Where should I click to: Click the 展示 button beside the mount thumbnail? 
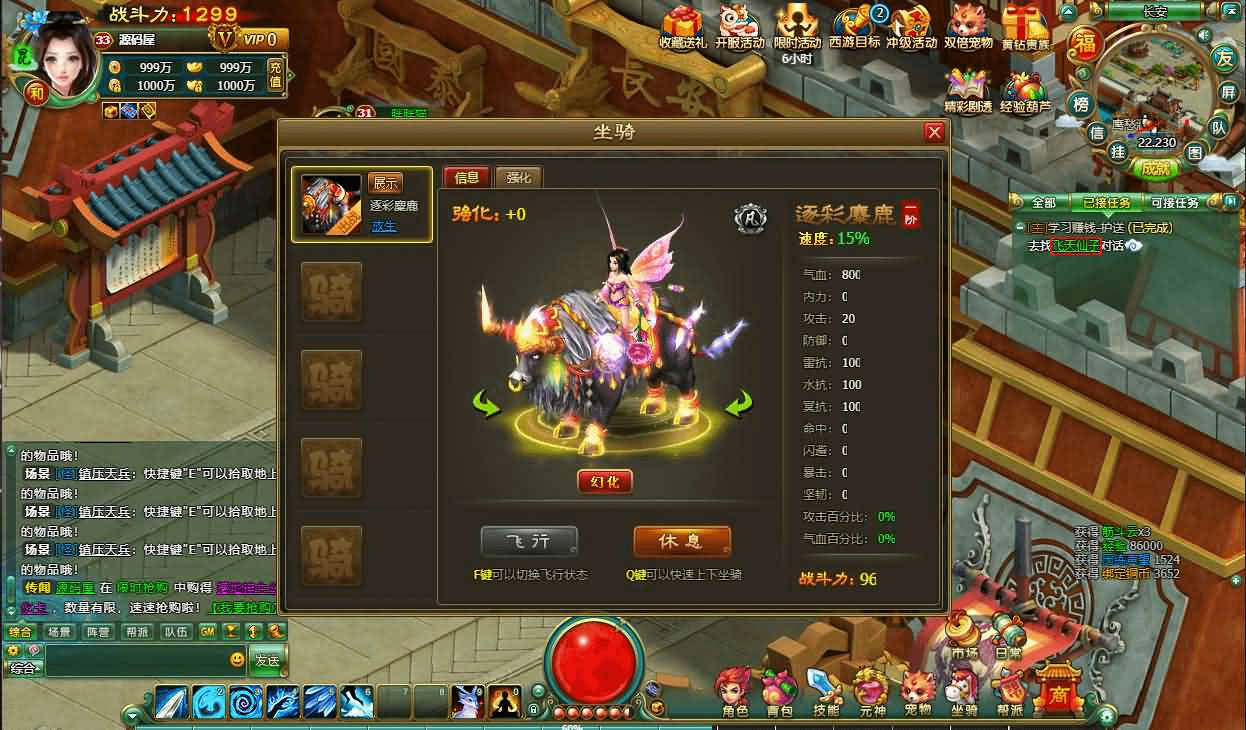pos(385,183)
